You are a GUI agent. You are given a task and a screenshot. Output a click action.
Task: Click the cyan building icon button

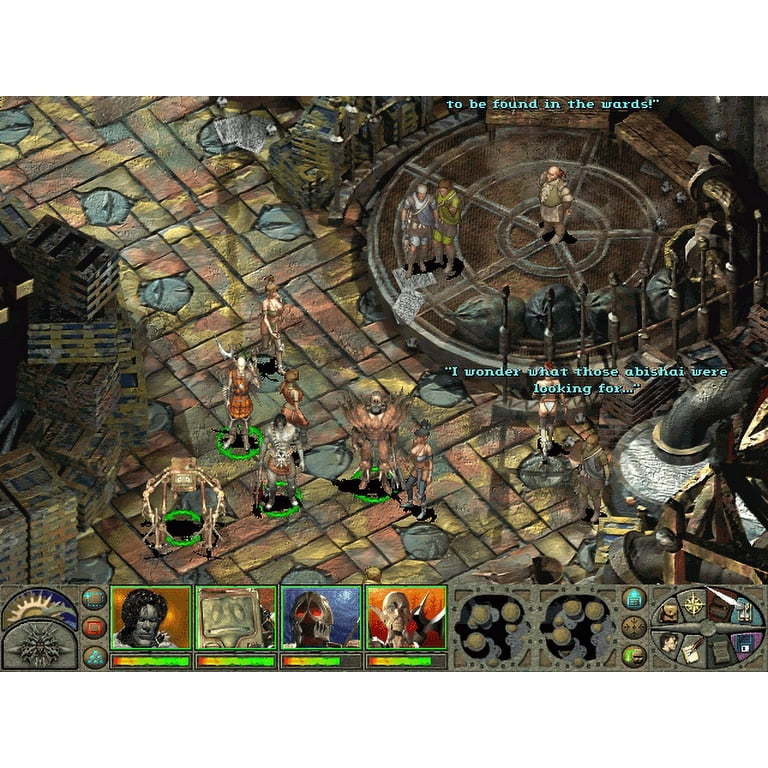(x=633, y=599)
